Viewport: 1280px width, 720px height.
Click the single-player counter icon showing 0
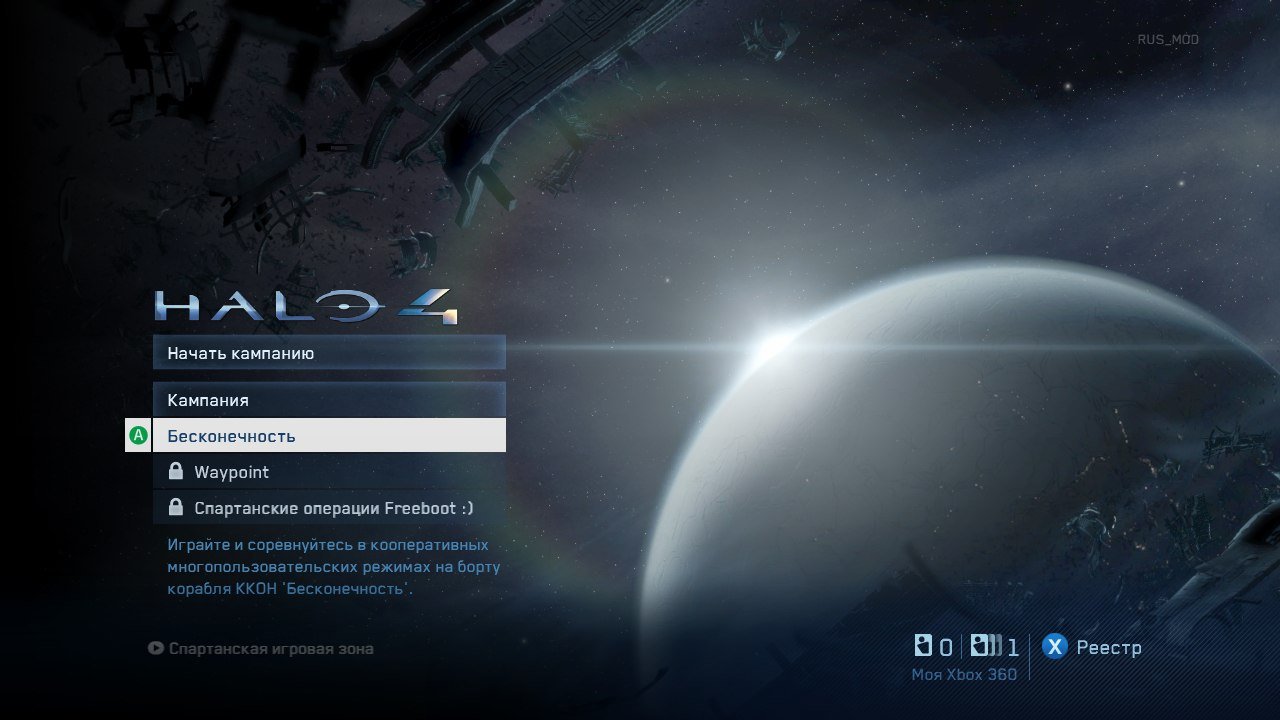(x=925, y=645)
